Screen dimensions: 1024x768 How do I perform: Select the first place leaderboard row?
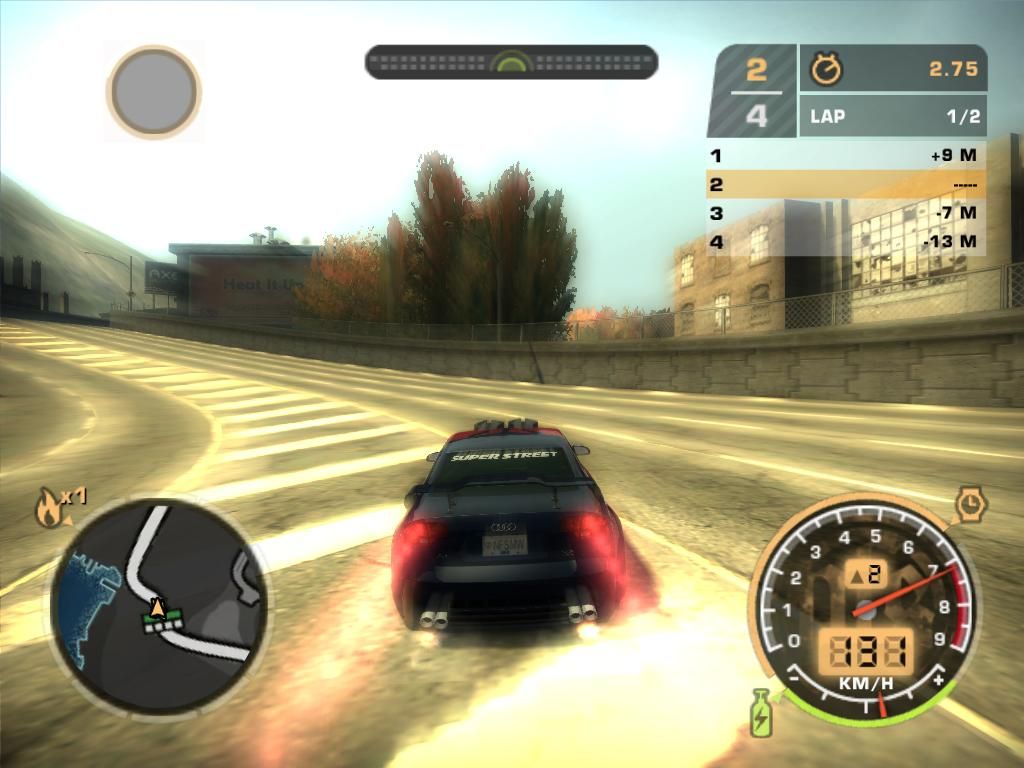coord(846,155)
